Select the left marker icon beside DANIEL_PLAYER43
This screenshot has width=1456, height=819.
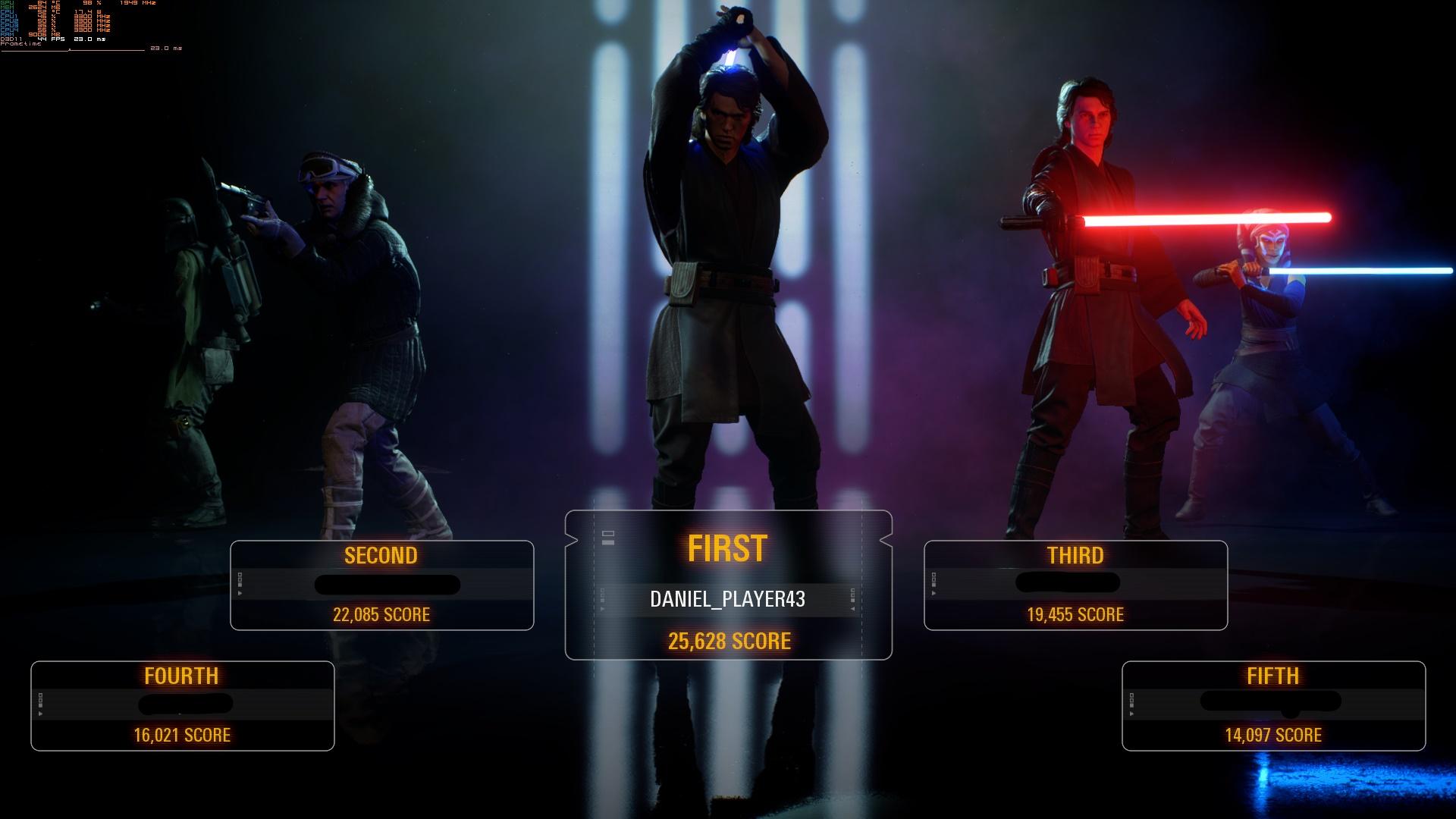pos(601,597)
